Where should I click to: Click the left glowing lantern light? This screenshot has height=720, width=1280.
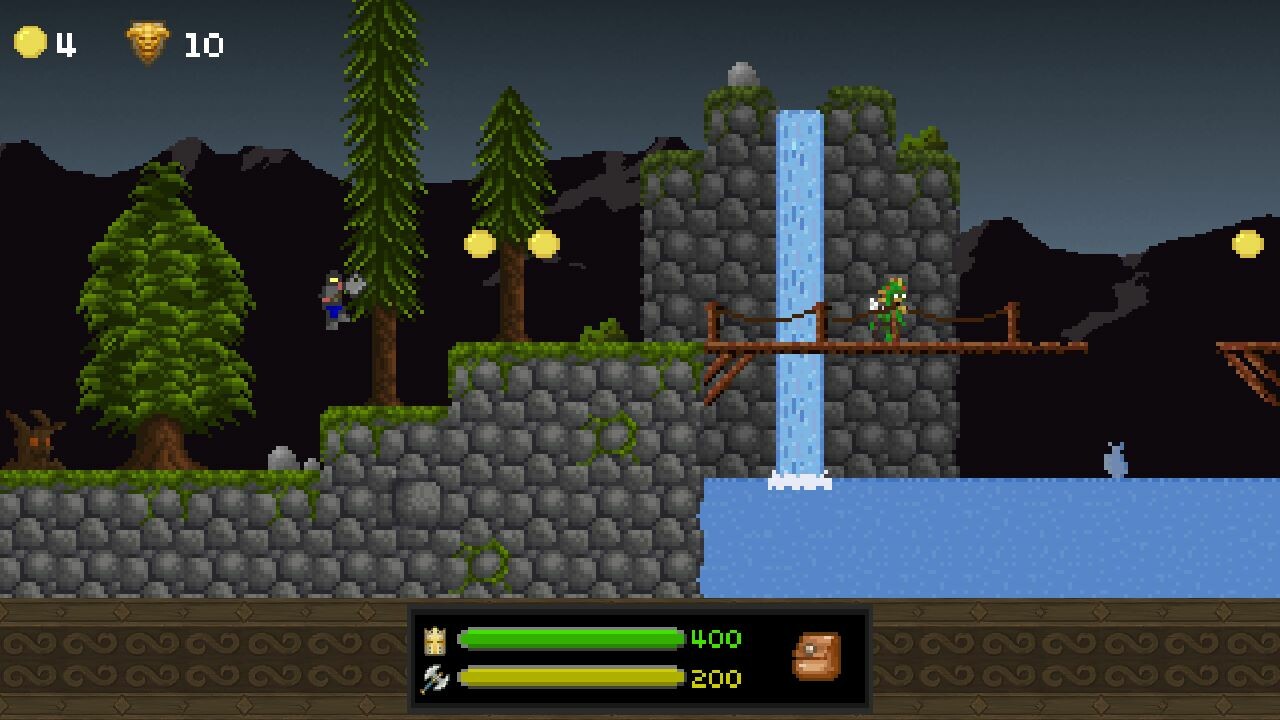tap(478, 243)
